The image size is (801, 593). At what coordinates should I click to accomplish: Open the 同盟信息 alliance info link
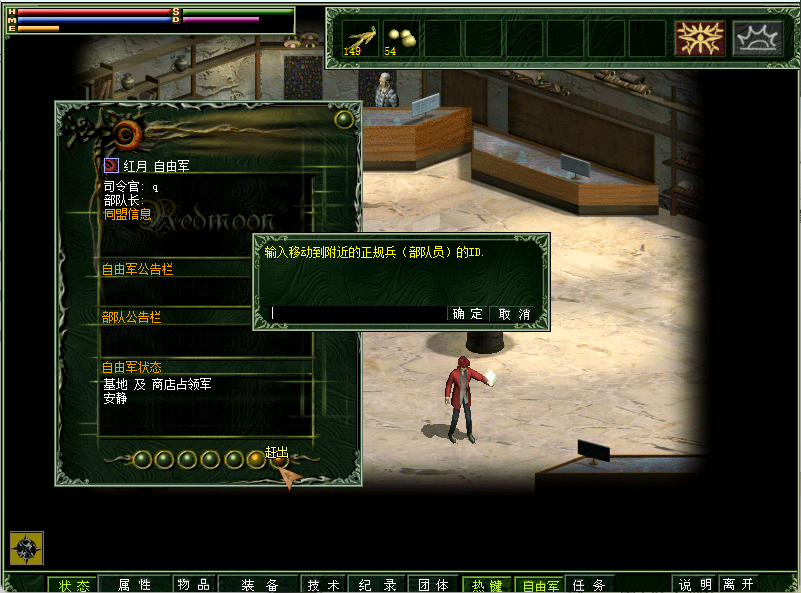coord(127,214)
